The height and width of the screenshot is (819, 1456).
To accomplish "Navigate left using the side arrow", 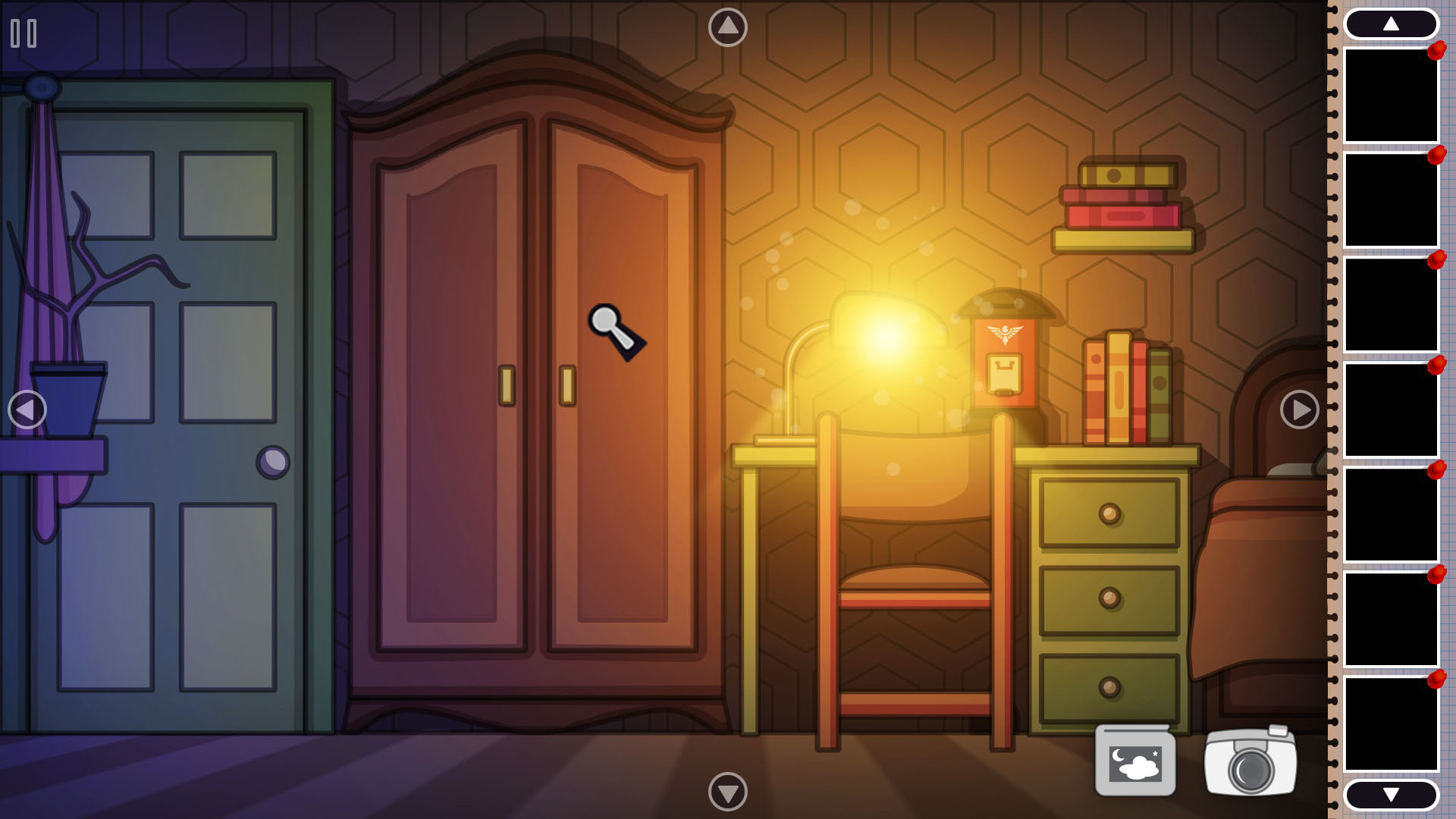I will coord(26,409).
